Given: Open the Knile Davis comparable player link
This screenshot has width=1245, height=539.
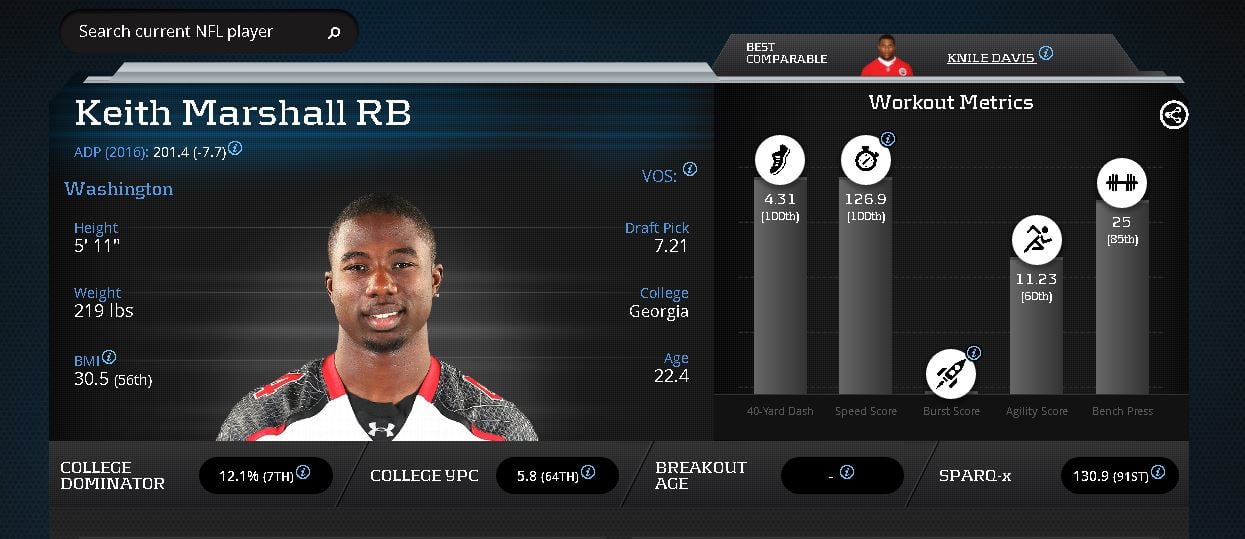Looking at the screenshot, I should point(990,58).
